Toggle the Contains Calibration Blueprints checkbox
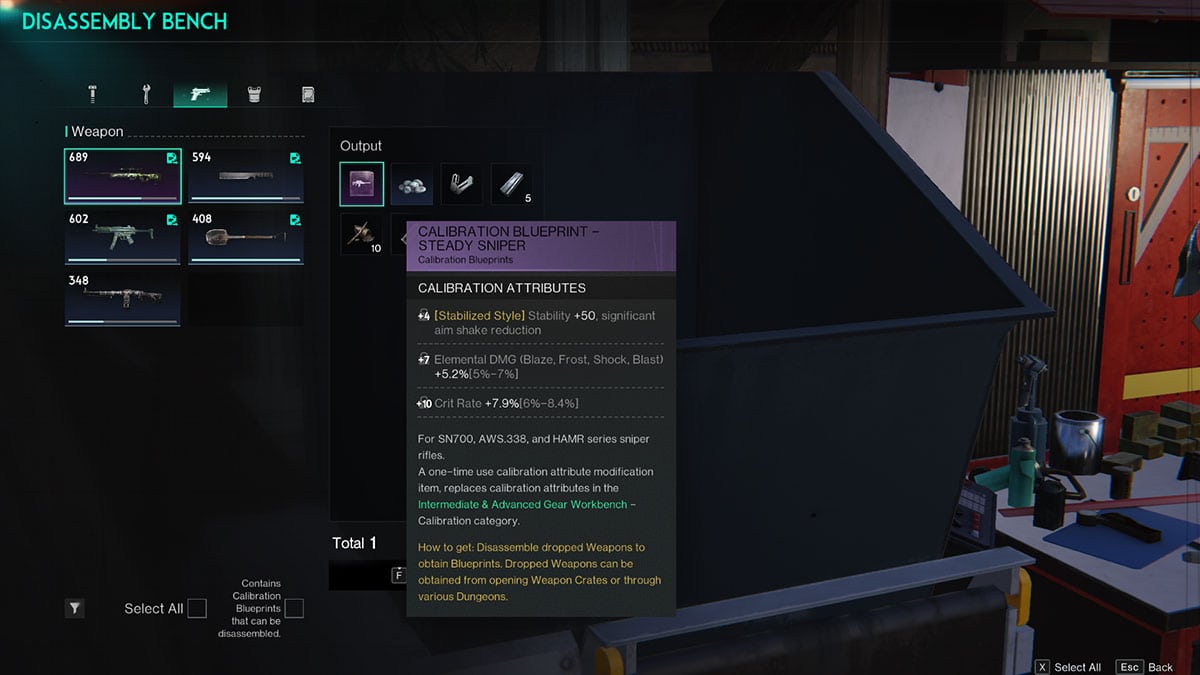Image resolution: width=1200 pixels, height=675 pixels. click(x=294, y=608)
